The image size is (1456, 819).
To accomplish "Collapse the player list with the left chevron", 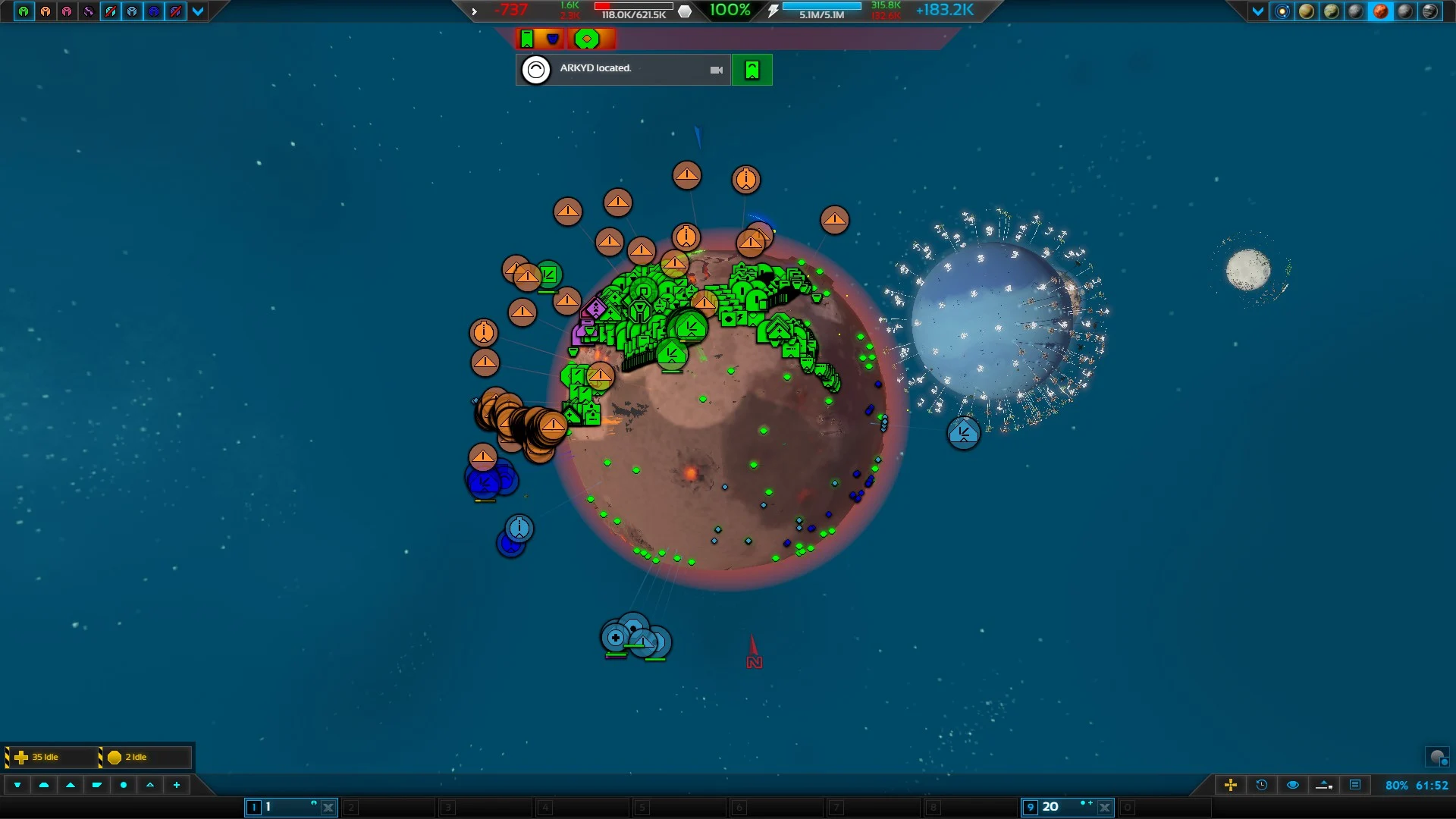I will (199, 12).
